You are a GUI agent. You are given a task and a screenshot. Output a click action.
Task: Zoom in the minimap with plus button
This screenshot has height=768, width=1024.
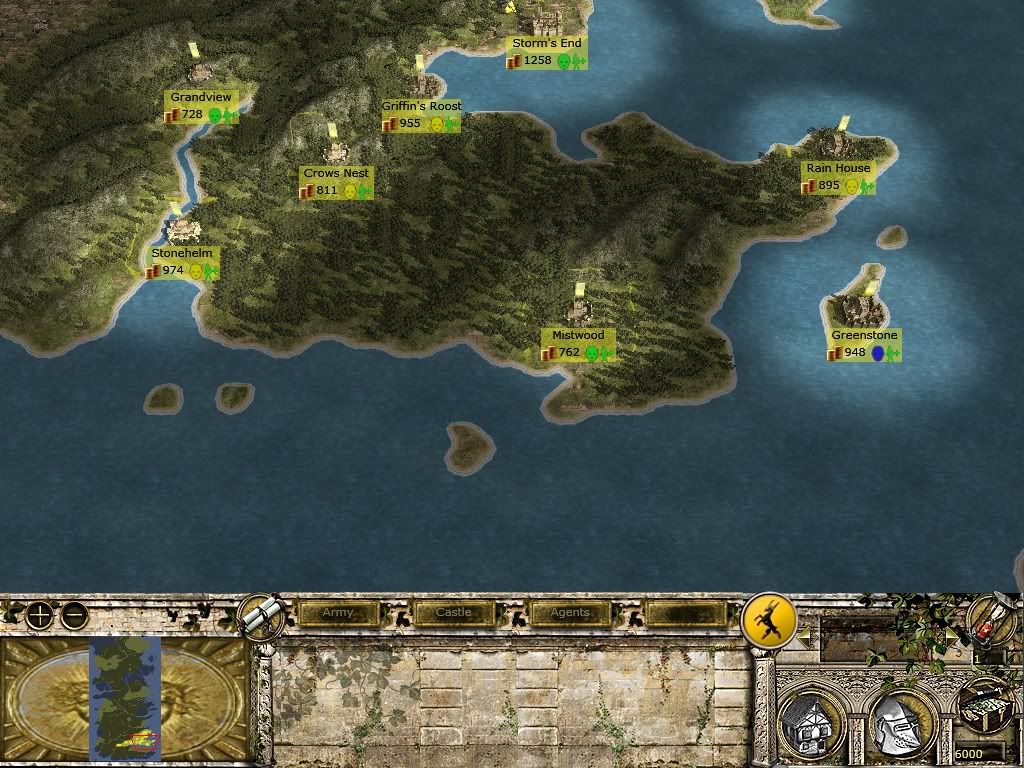[39, 615]
